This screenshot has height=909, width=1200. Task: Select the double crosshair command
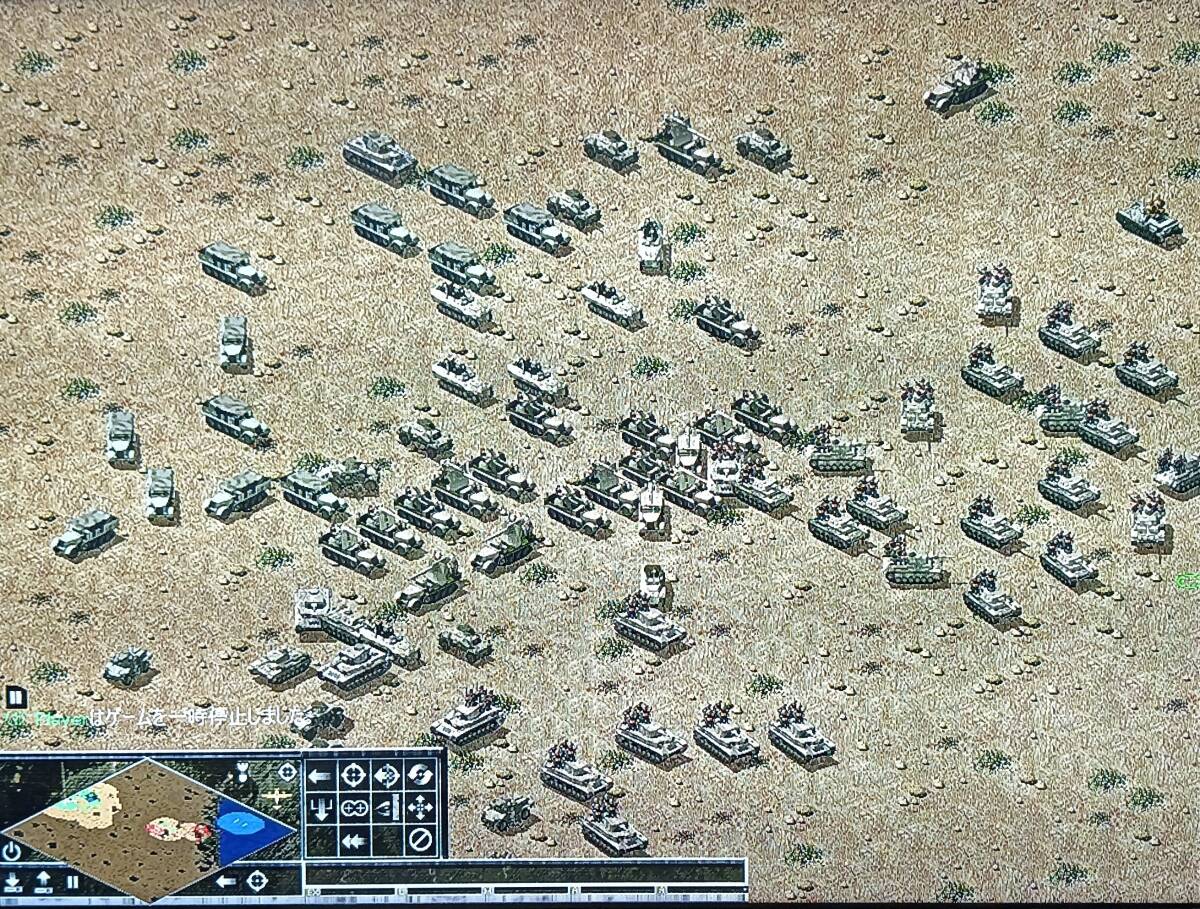(353, 808)
